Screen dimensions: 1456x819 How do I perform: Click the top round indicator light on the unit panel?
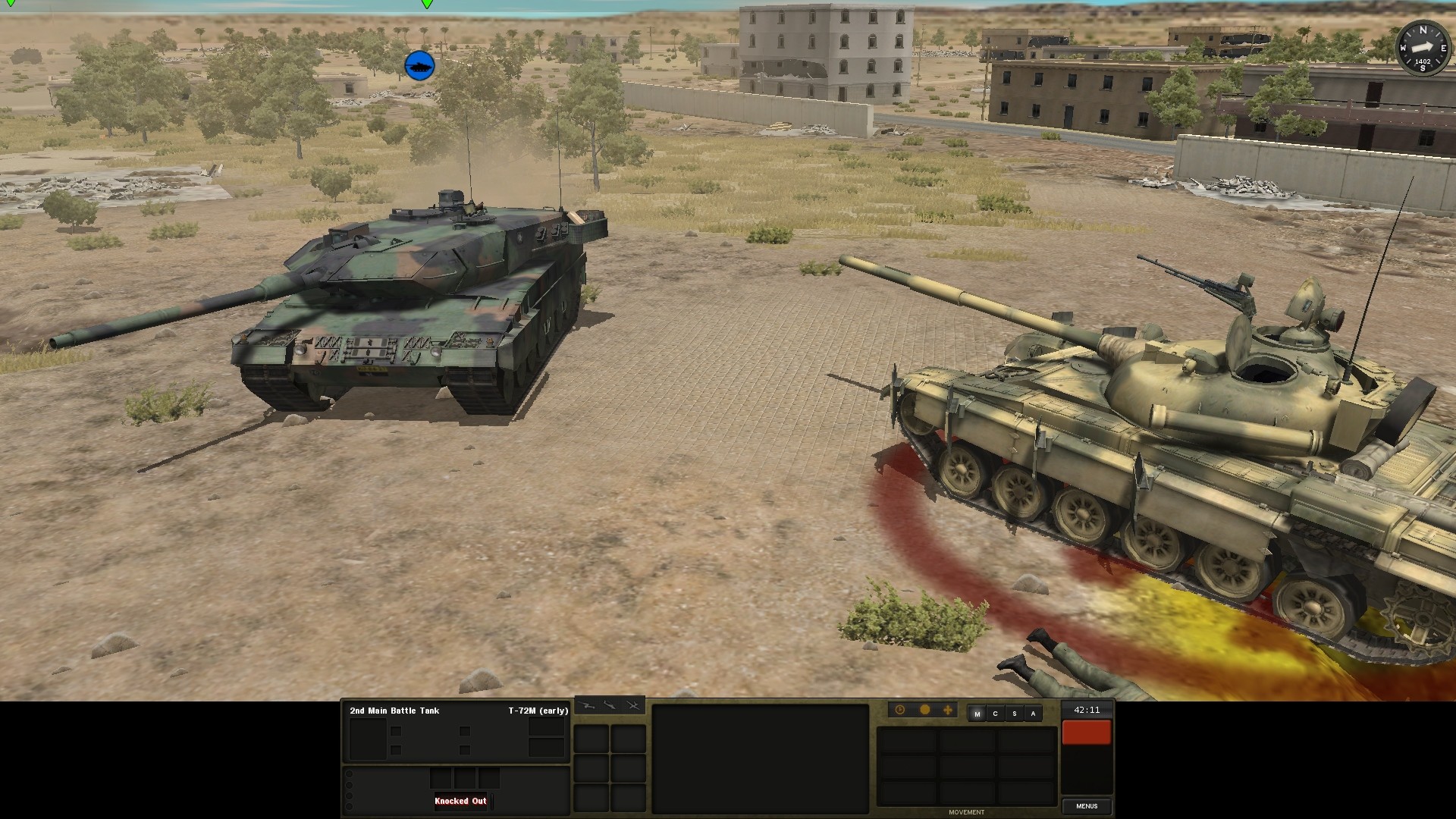point(350,773)
